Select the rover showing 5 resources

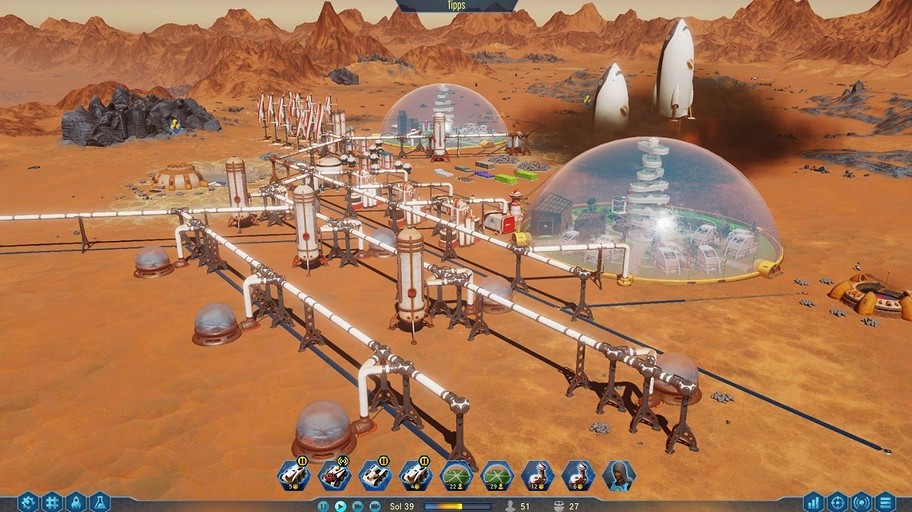[x=293, y=475]
